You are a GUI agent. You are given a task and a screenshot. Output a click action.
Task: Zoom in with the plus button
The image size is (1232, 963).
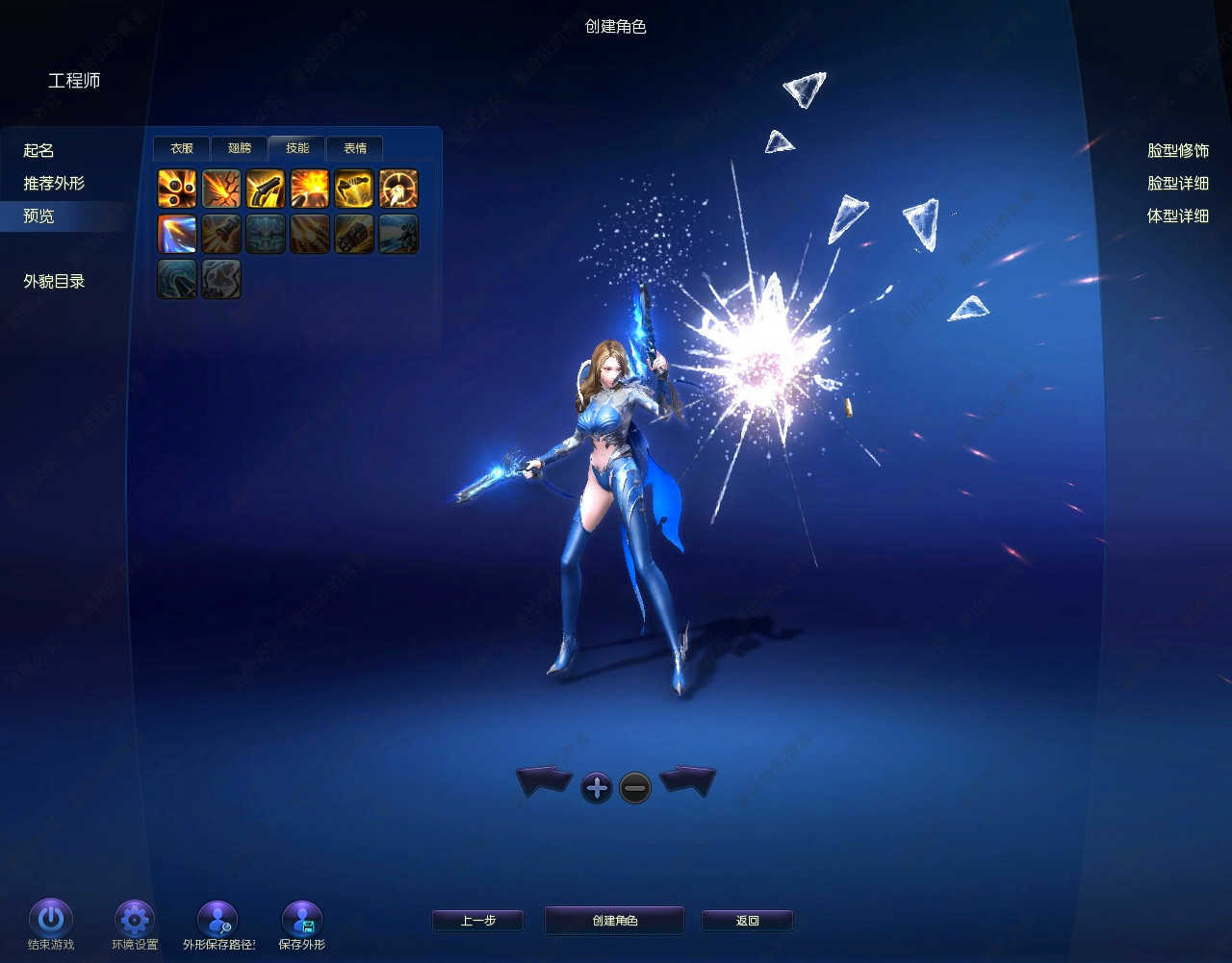pyautogui.click(x=597, y=789)
